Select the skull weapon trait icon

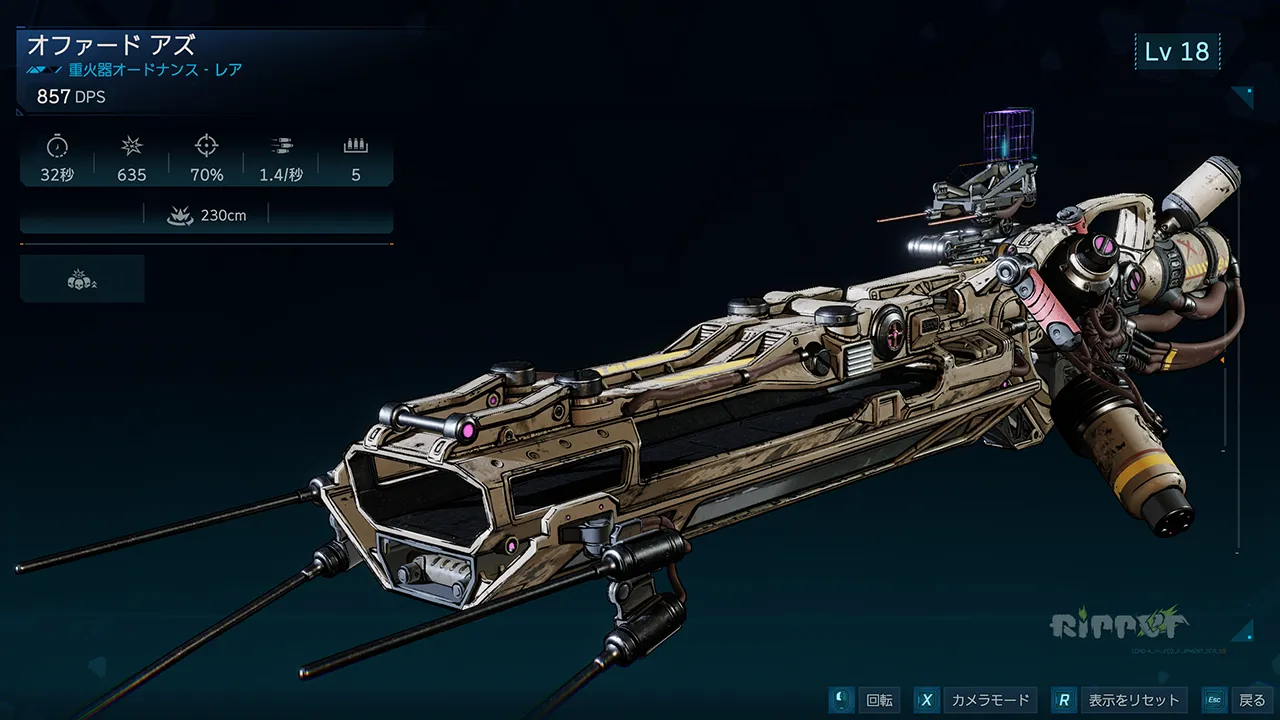[82, 279]
